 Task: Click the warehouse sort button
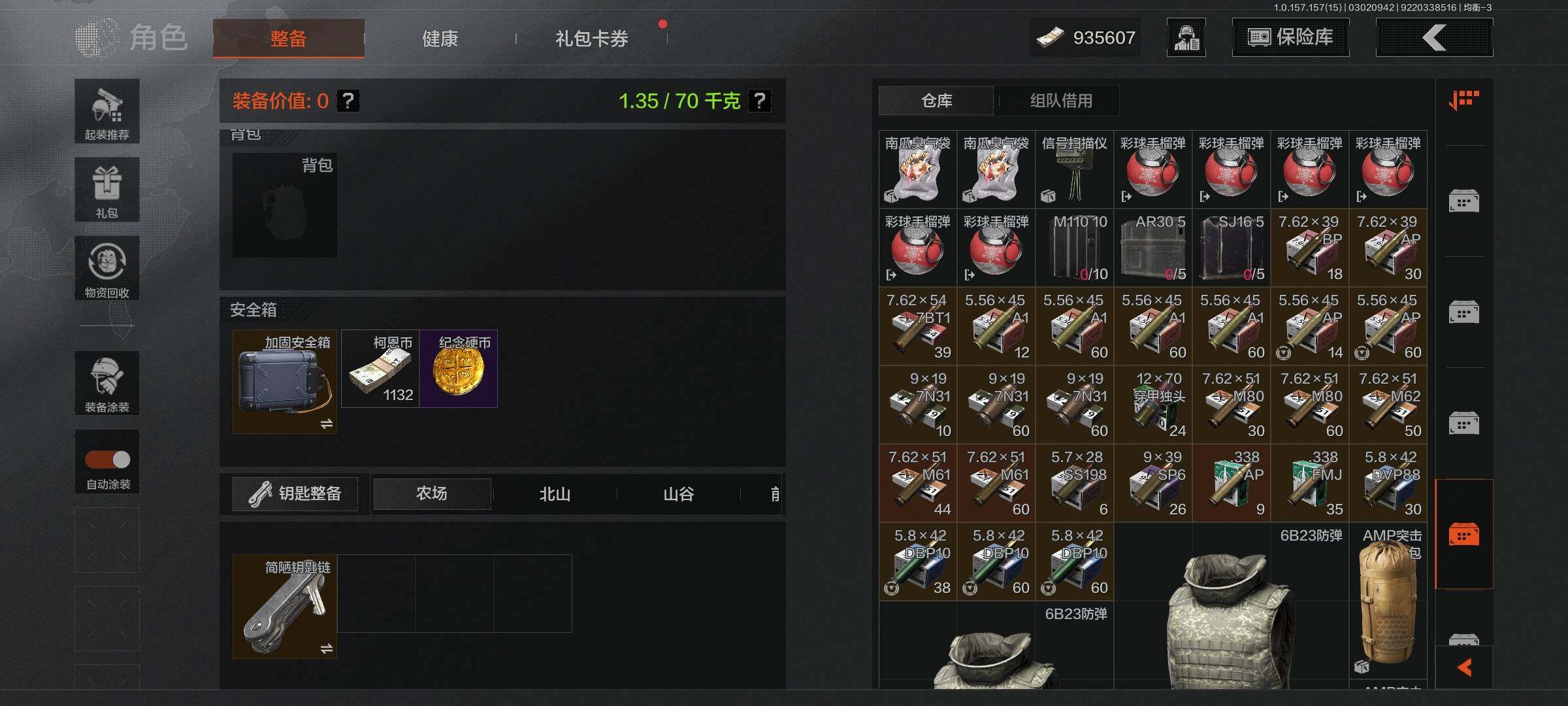click(1463, 100)
